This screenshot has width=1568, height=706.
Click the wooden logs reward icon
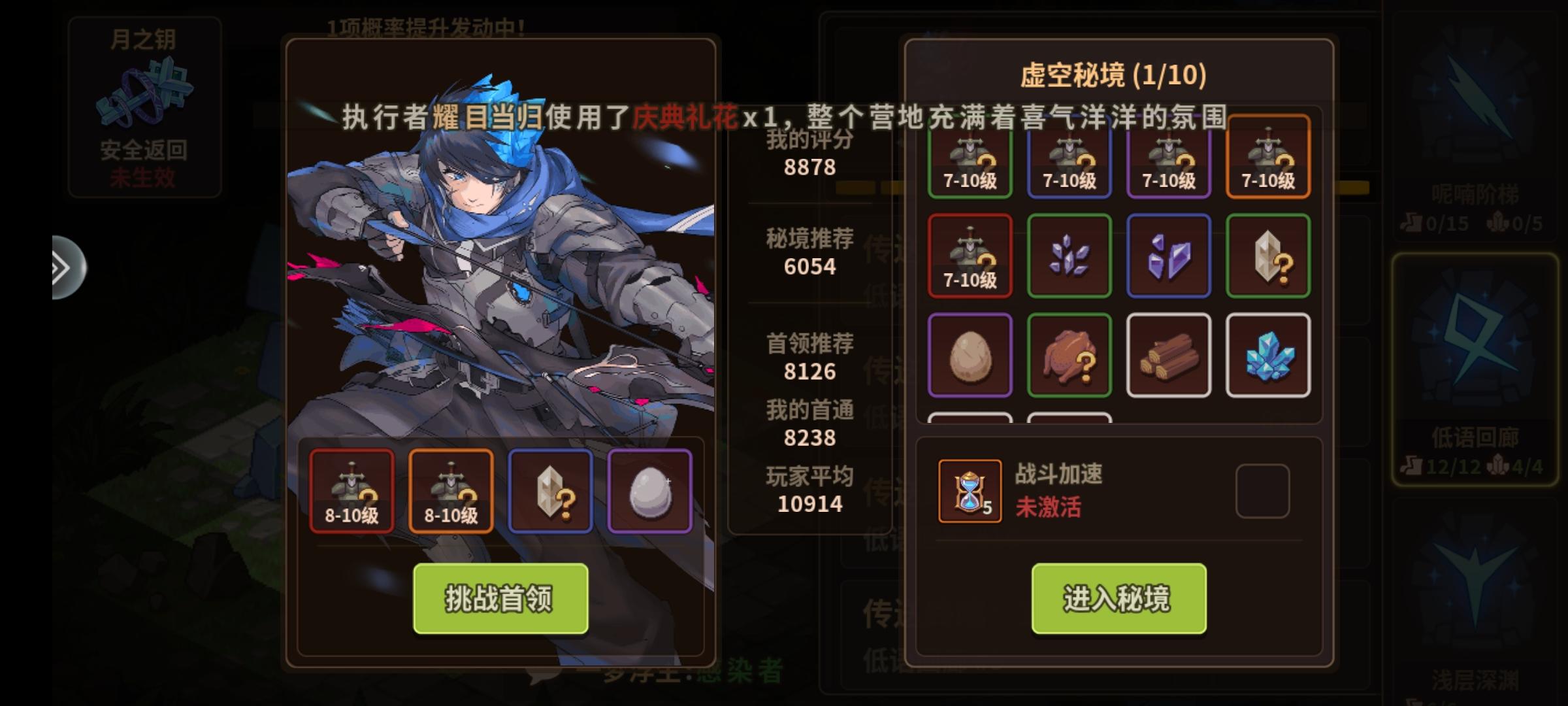[1169, 354]
